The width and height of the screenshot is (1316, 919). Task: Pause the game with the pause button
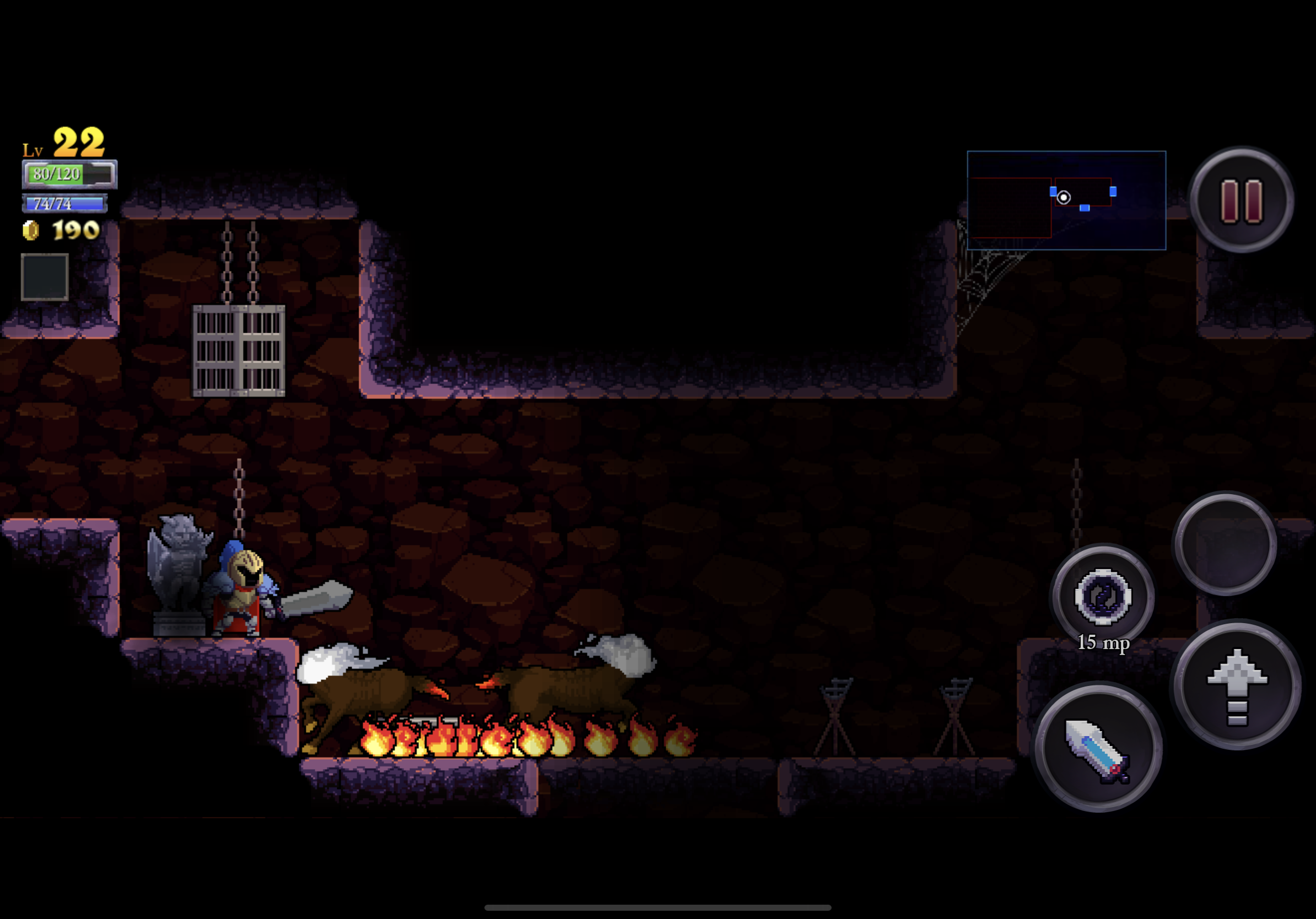point(1242,201)
